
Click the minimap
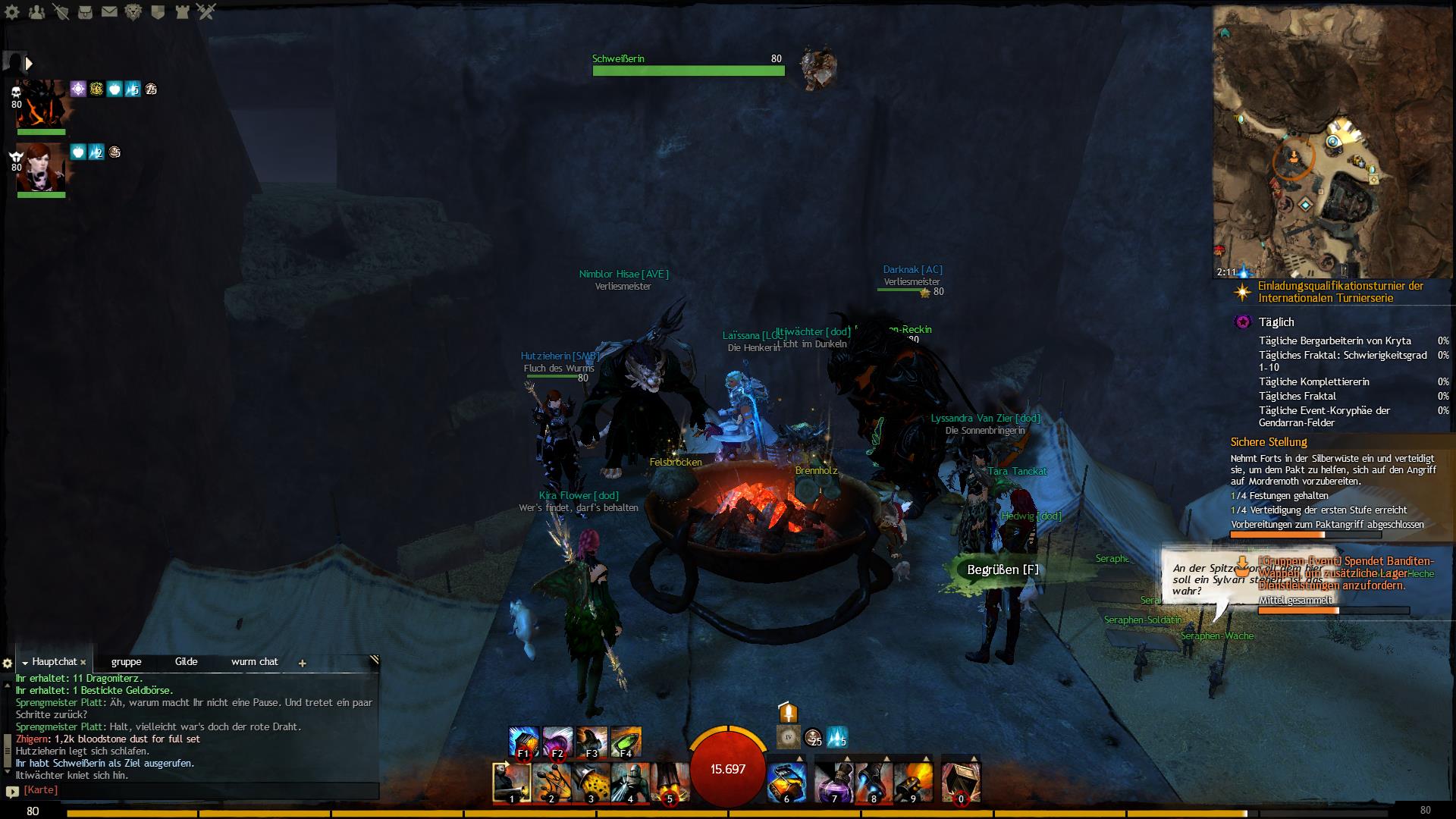point(1333,143)
